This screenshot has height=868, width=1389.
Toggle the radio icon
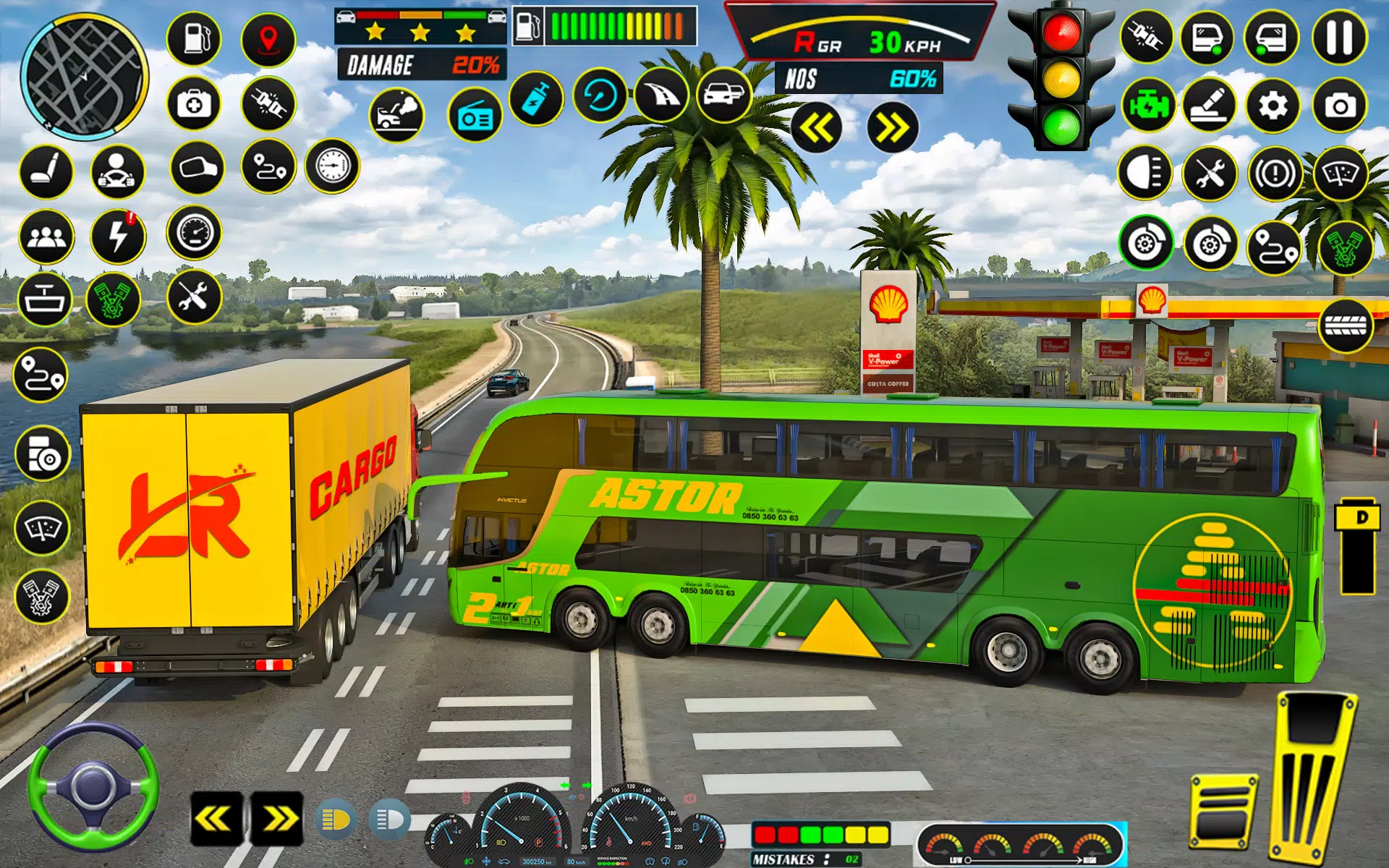[x=475, y=116]
